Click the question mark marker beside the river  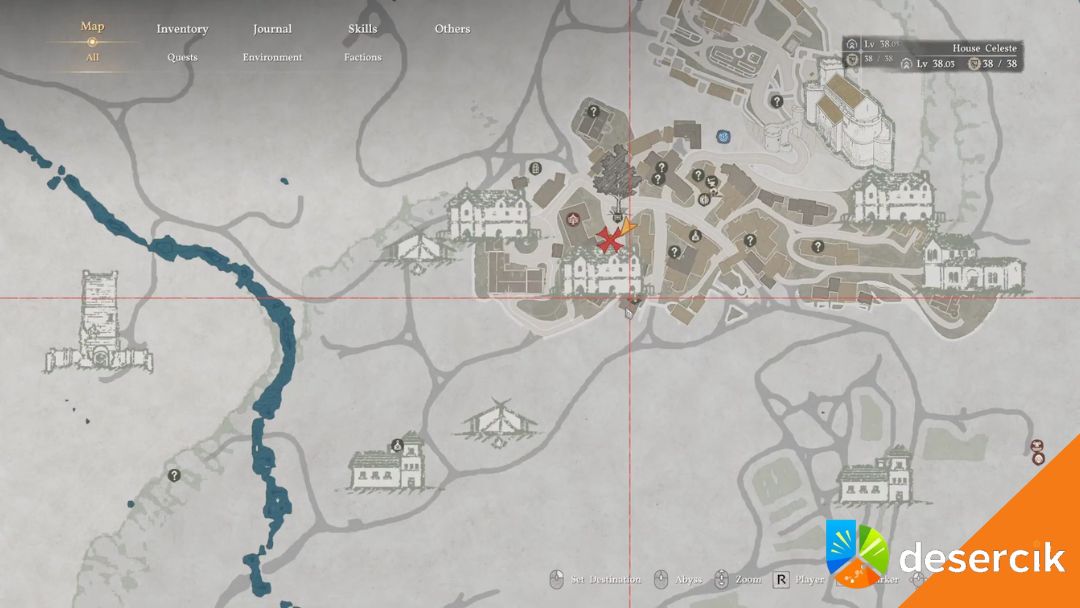click(174, 475)
